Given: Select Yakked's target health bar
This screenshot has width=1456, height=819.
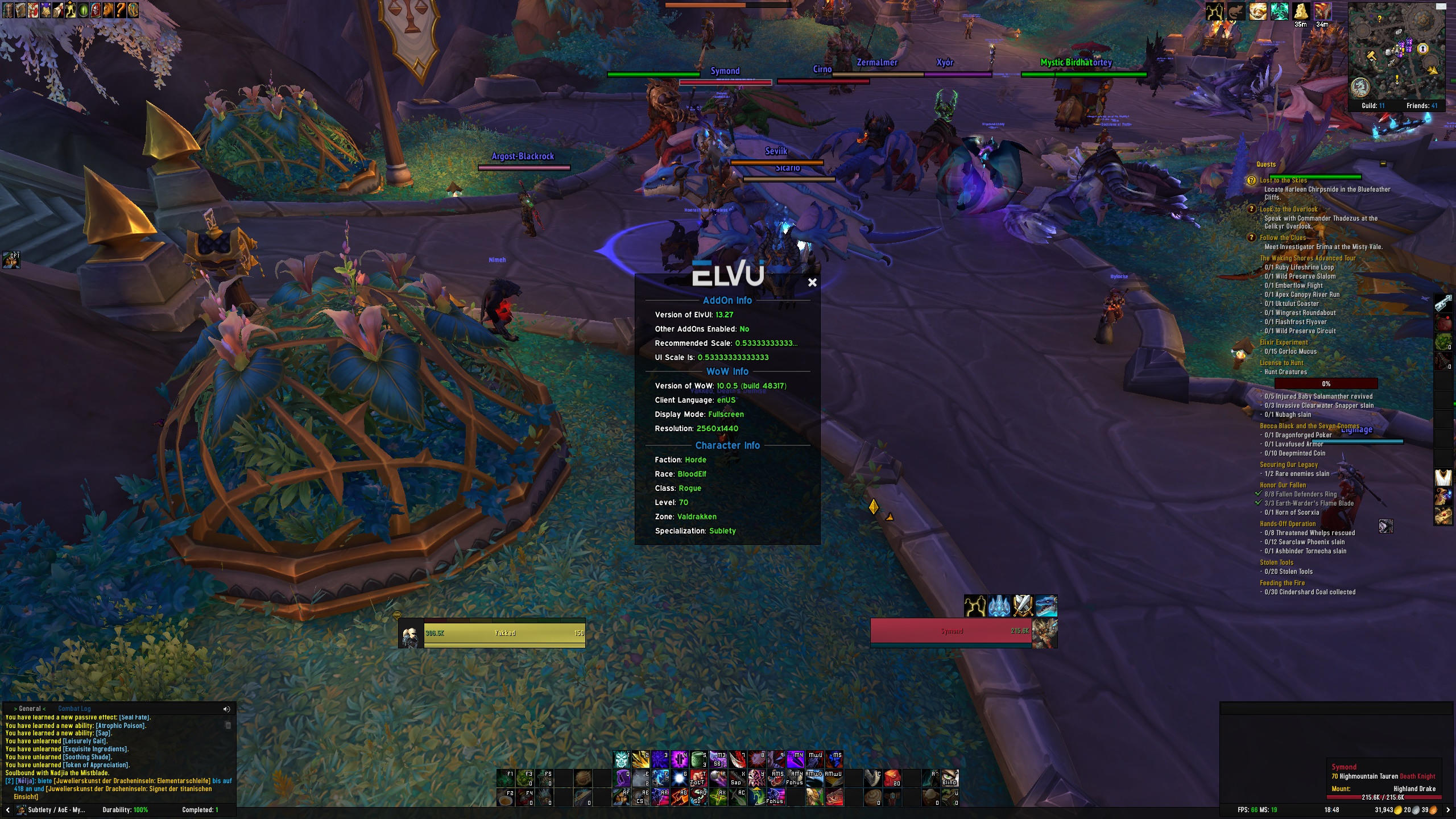Looking at the screenshot, I should 503,633.
